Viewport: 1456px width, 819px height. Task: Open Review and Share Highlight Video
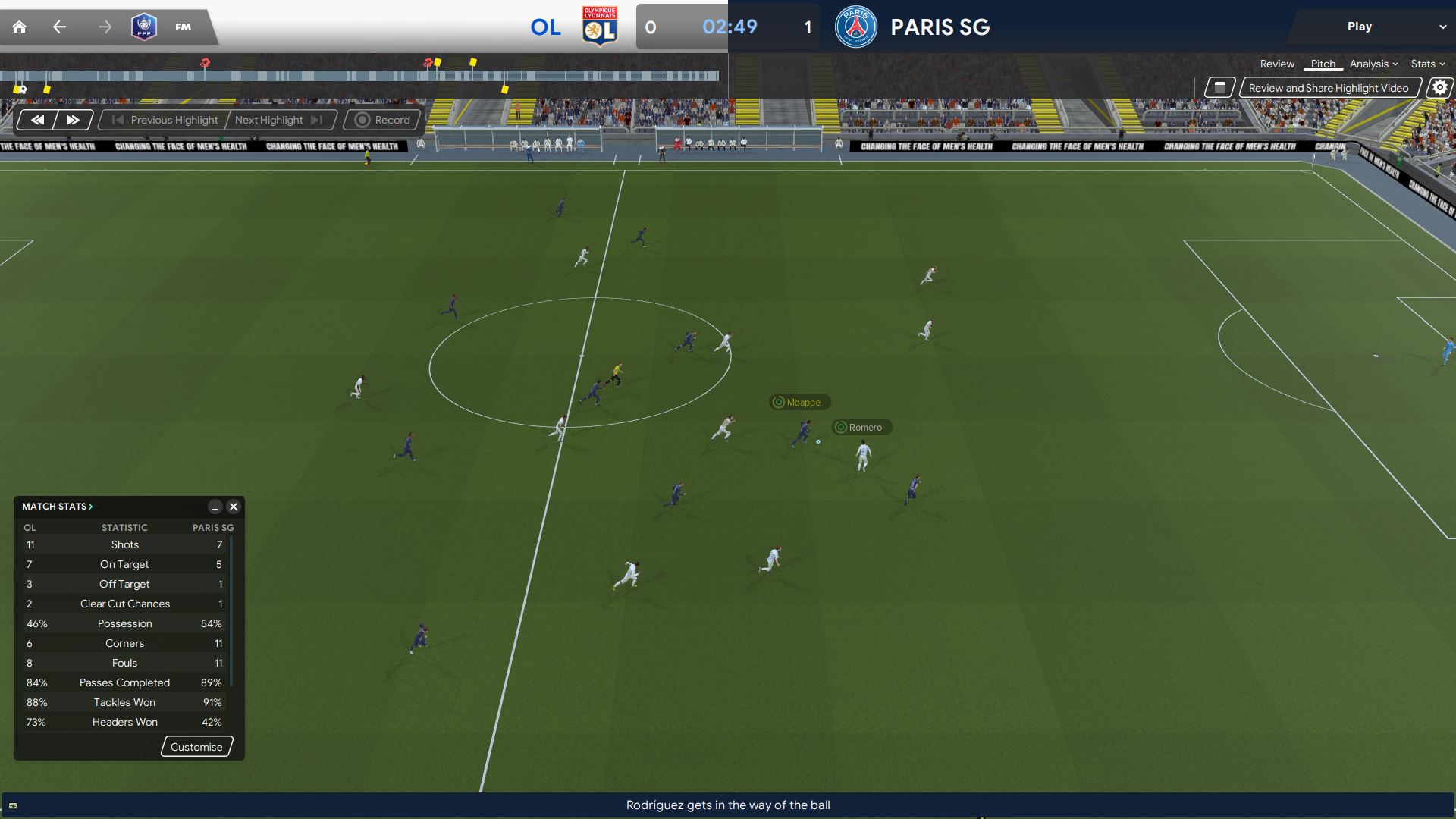click(1329, 88)
